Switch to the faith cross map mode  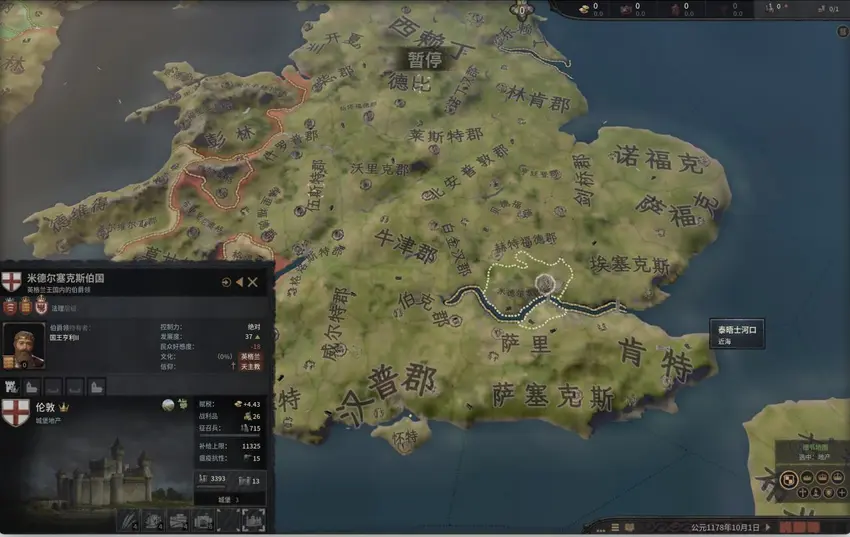pos(802,493)
